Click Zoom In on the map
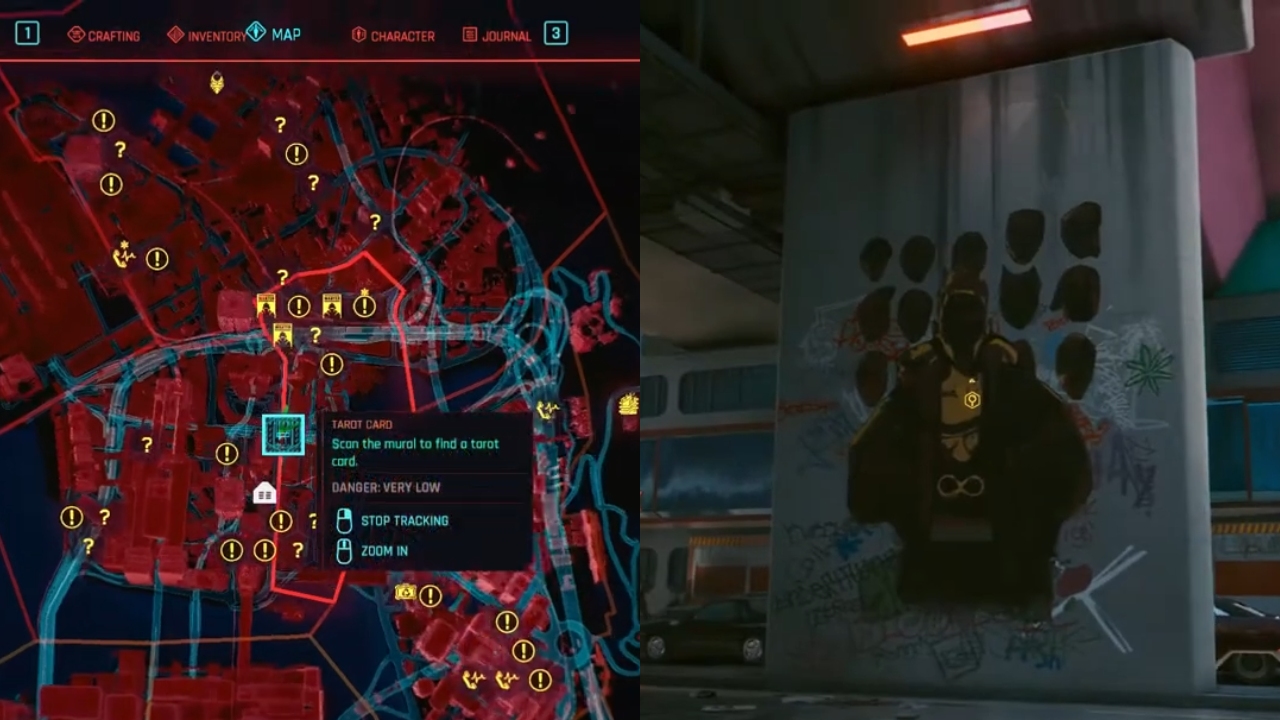1280x720 pixels. [384, 549]
